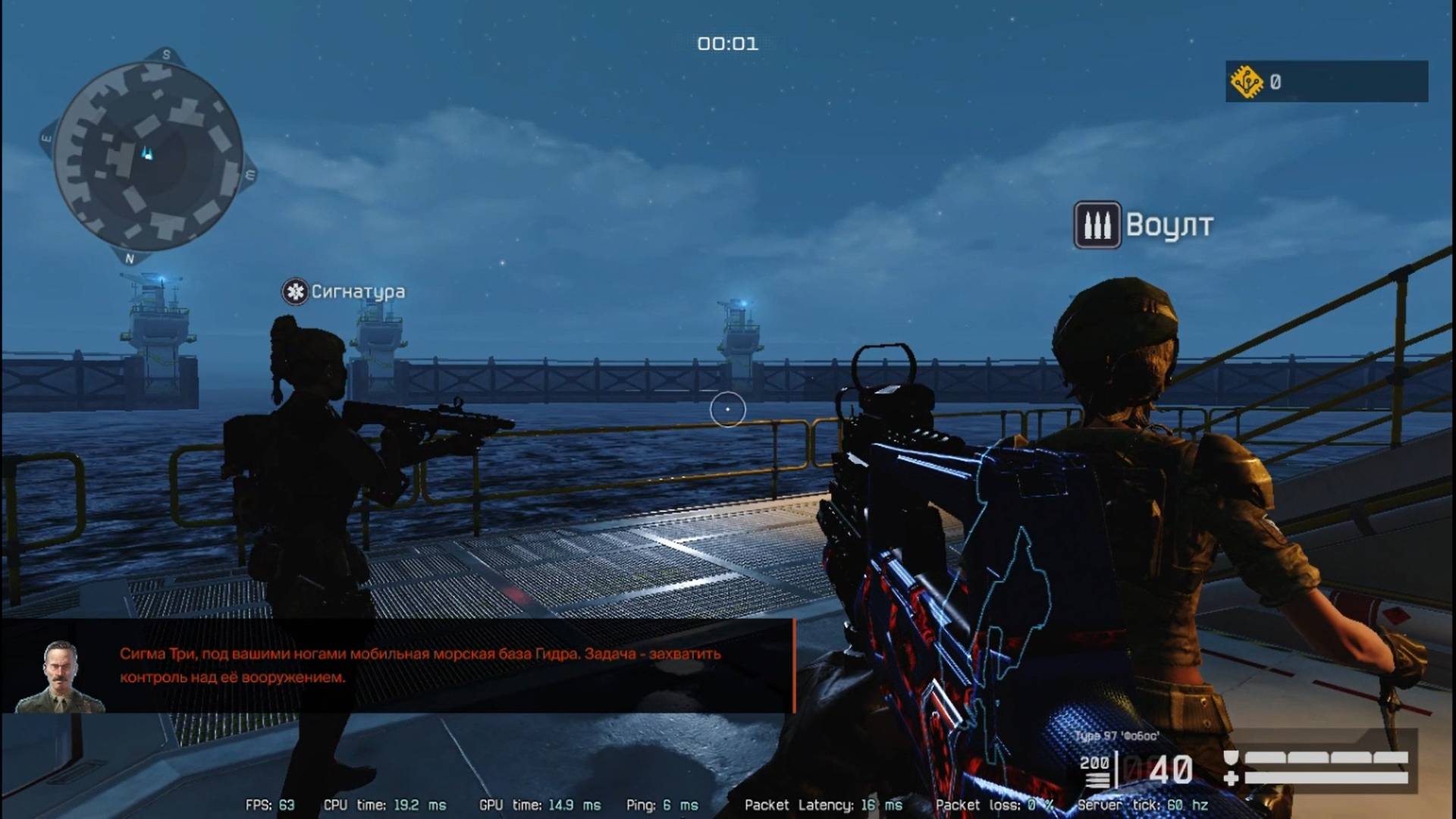Click the 'S' compass marker on the minimap
Screen dimensions: 1456x819
point(165,55)
